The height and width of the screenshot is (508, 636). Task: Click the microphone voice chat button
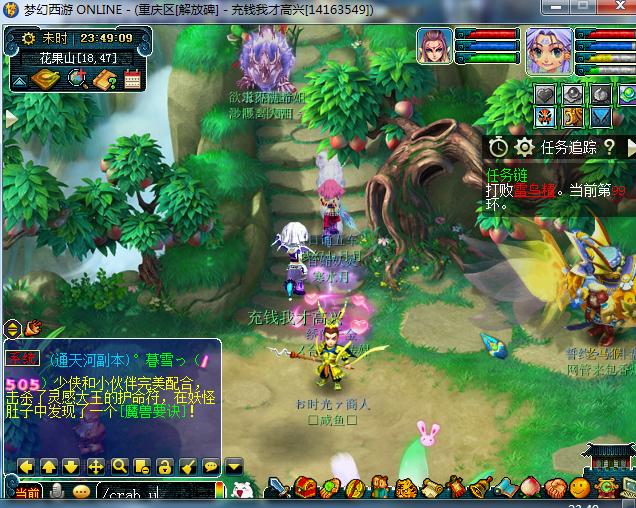tap(58, 492)
